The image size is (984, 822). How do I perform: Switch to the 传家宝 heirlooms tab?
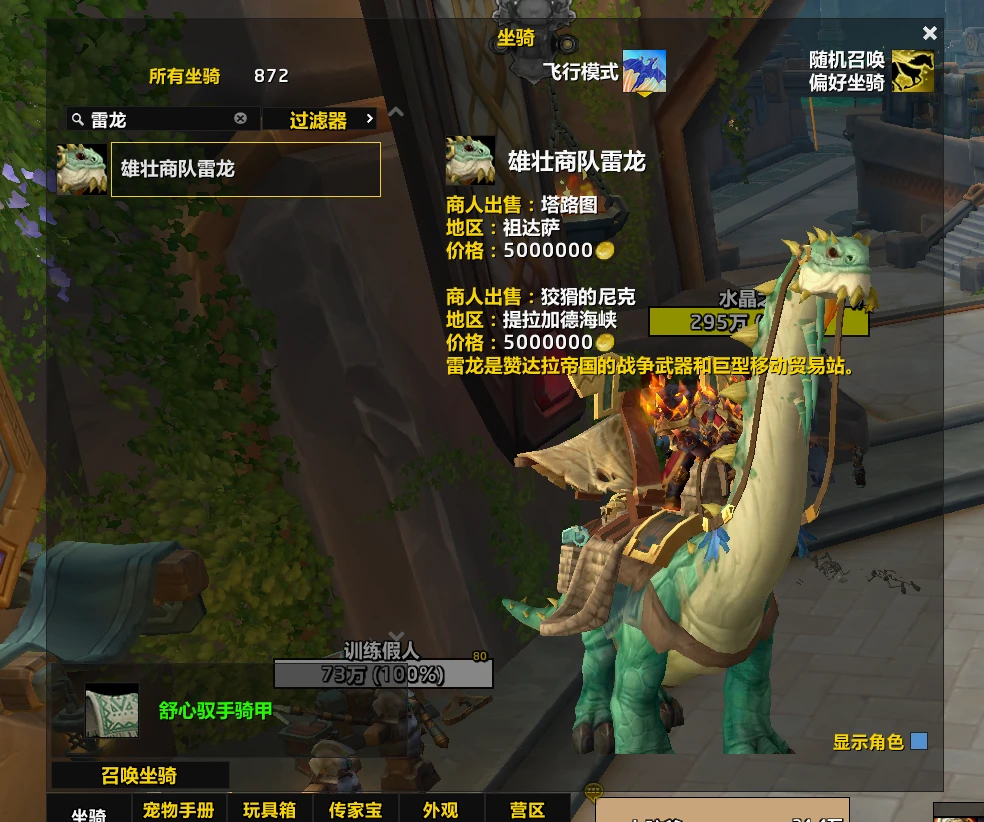(x=355, y=810)
